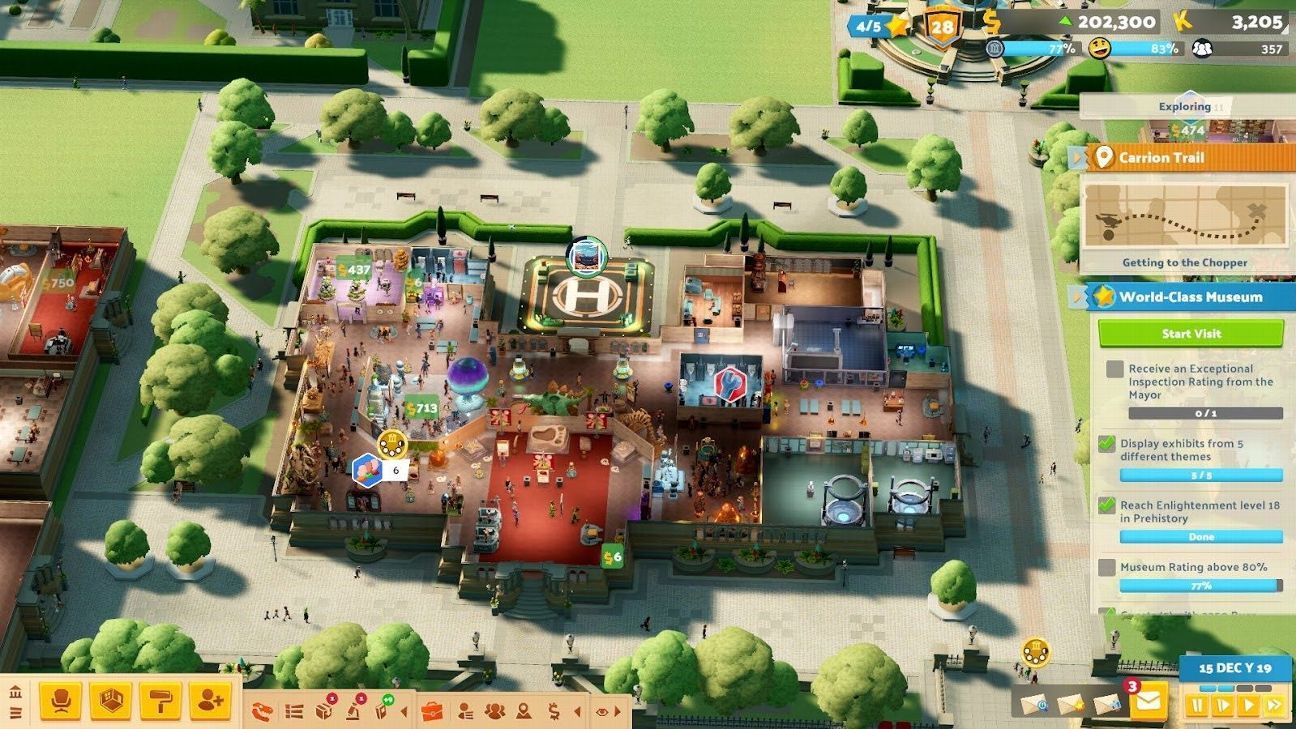Open the crate inventory with notification badge
The image size is (1296, 729).
pyautogui.click(x=324, y=711)
